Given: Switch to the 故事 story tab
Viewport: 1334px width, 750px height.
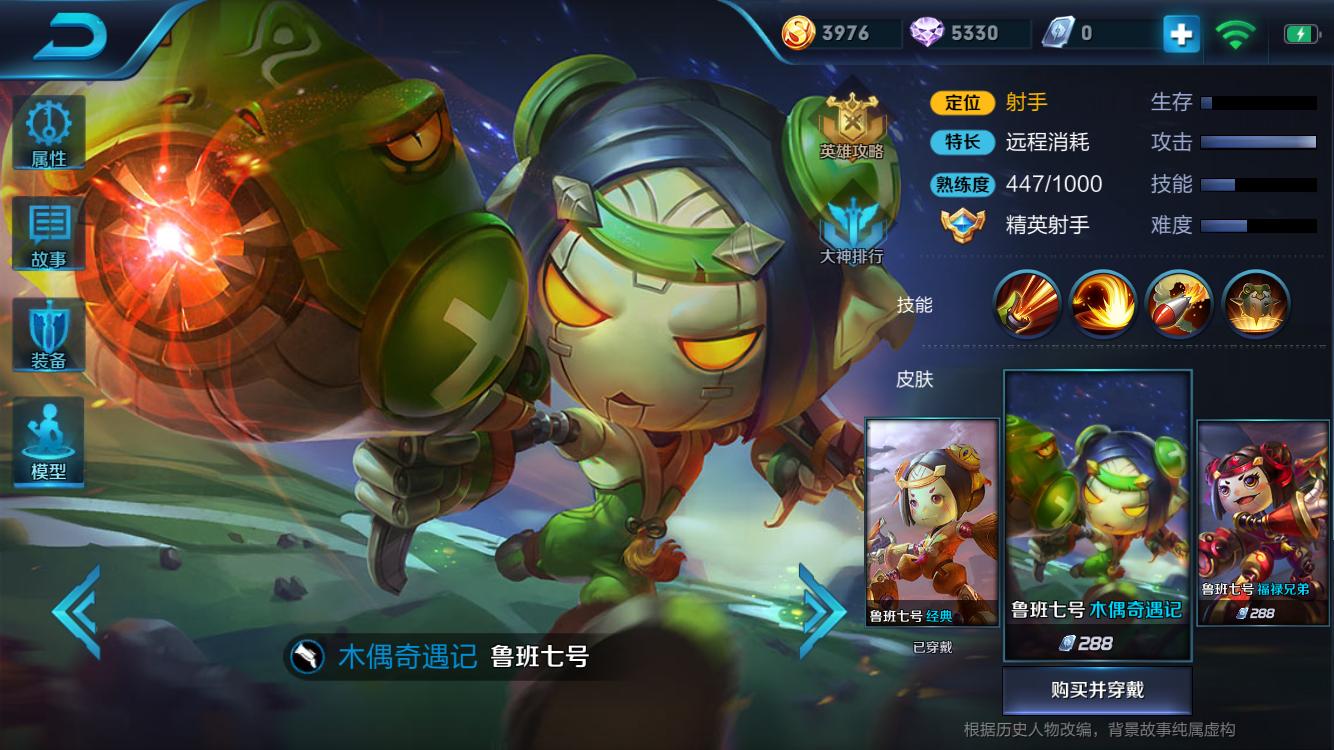Looking at the screenshot, I should 47,230.
